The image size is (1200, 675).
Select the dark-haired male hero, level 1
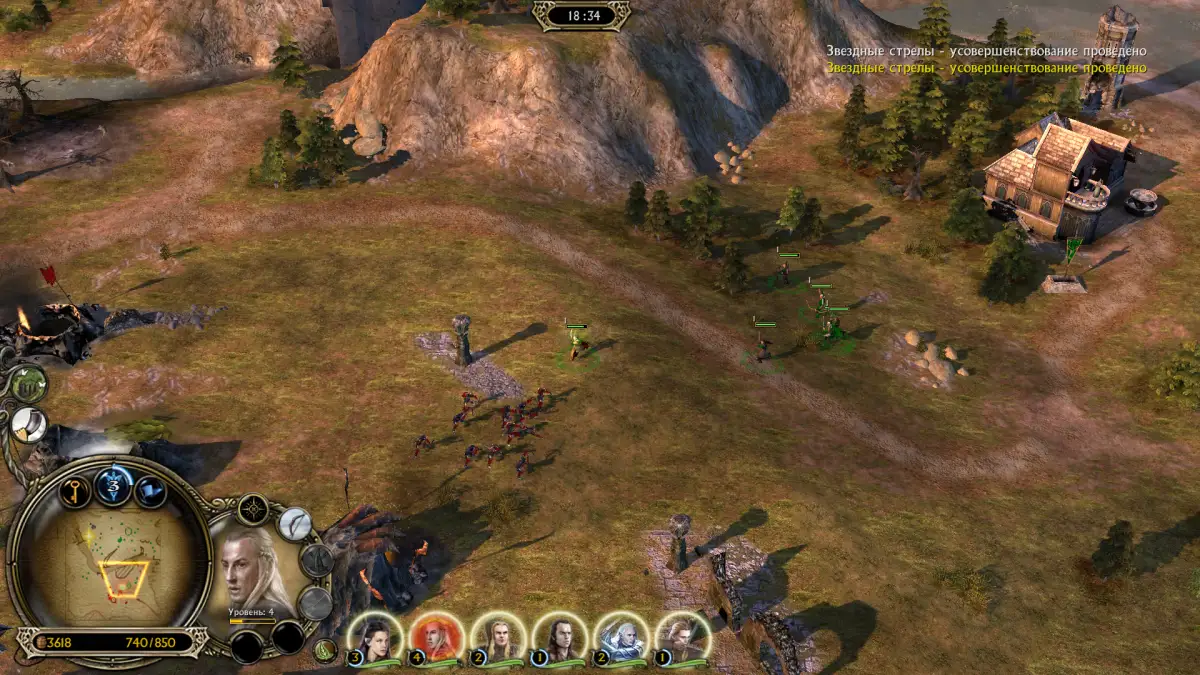(x=559, y=638)
